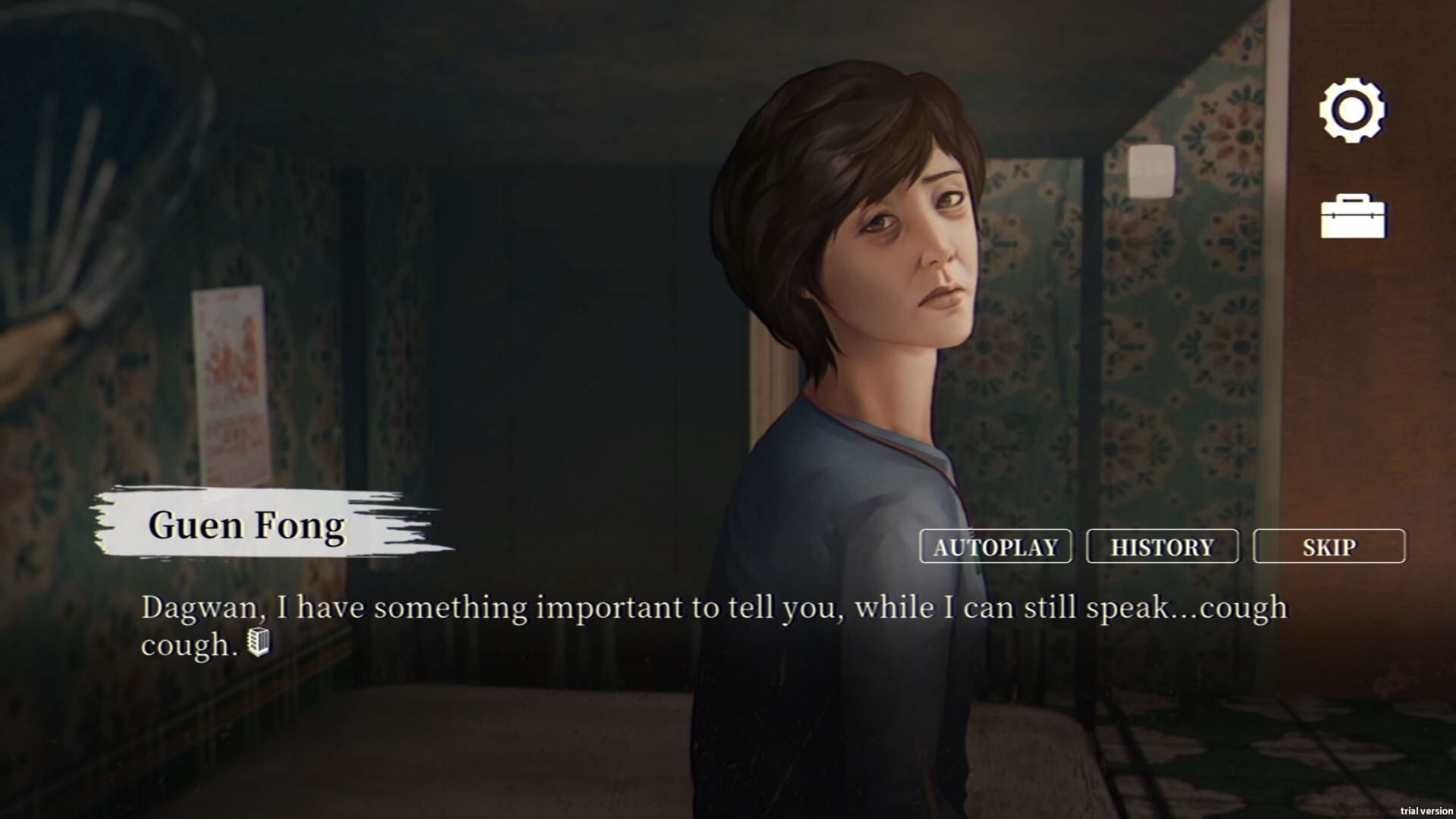The width and height of the screenshot is (1456, 819).
Task: Open the dialogue HISTORY log
Action: click(x=1163, y=546)
